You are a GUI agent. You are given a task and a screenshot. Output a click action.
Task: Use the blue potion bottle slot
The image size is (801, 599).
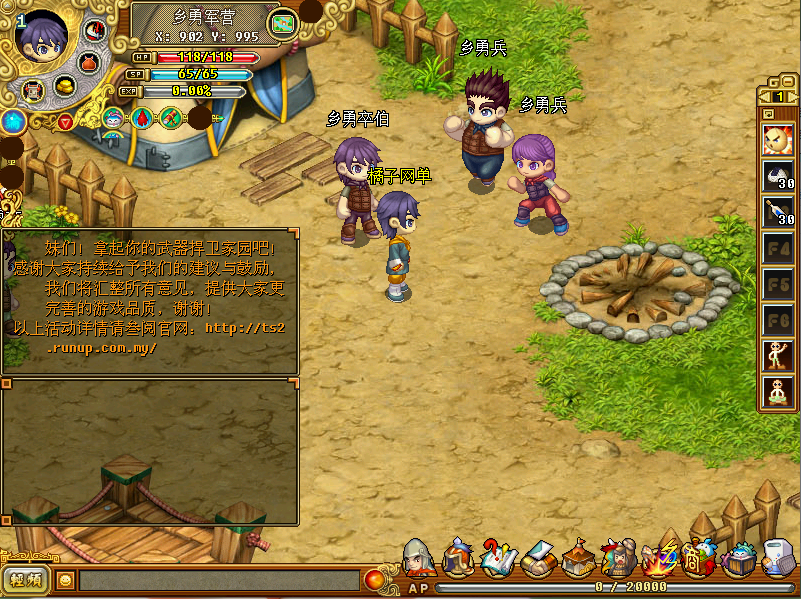tap(778, 212)
